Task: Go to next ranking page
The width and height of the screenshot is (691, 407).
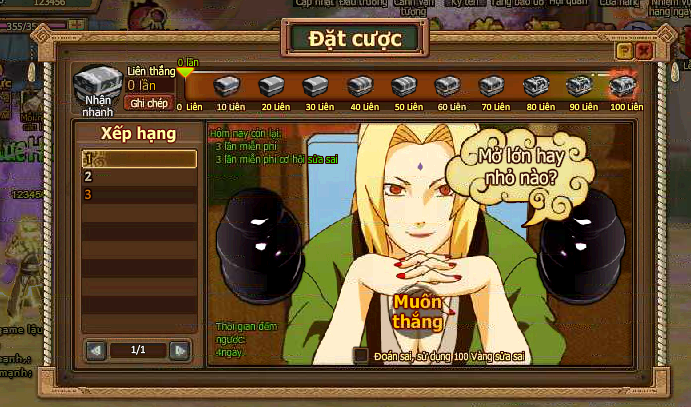Action: click(179, 350)
